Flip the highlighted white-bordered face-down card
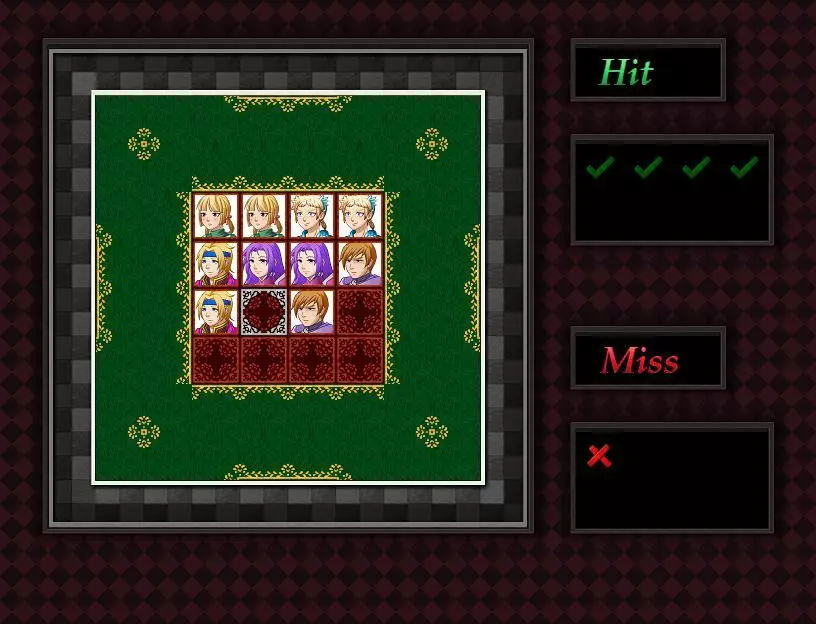 (x=264, y=312)
